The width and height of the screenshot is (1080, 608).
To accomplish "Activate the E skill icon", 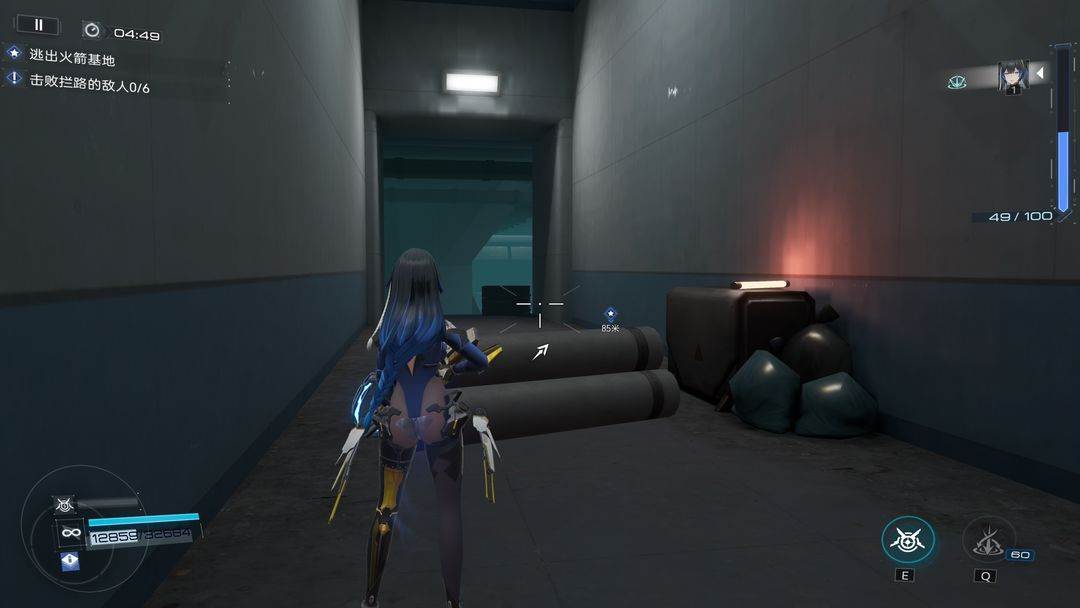I will pos(908,540).
